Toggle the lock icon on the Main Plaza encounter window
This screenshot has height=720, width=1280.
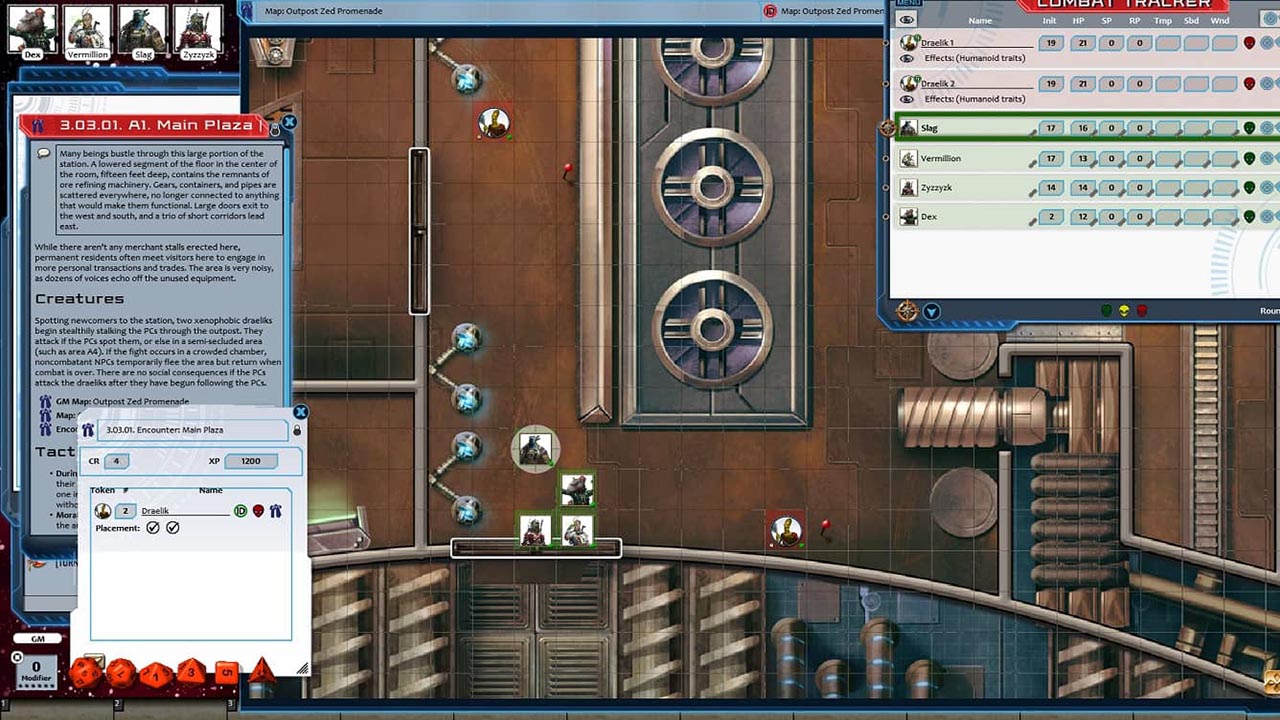297,430
